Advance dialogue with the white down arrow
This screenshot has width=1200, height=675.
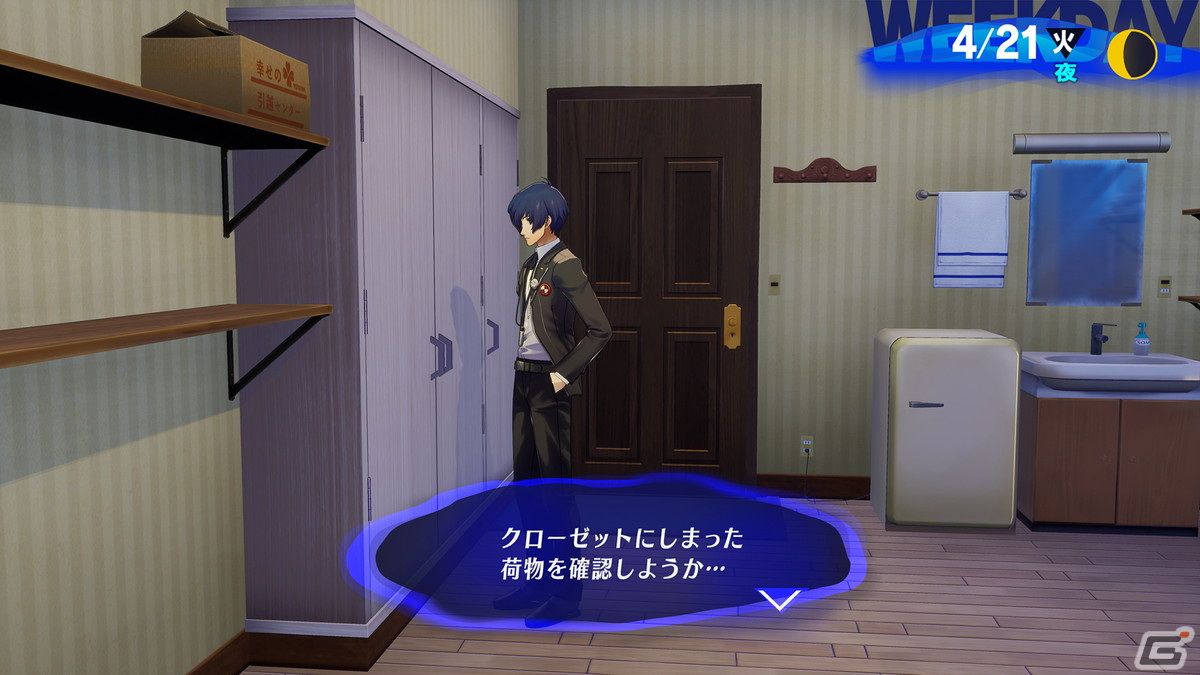coord(779,599)
